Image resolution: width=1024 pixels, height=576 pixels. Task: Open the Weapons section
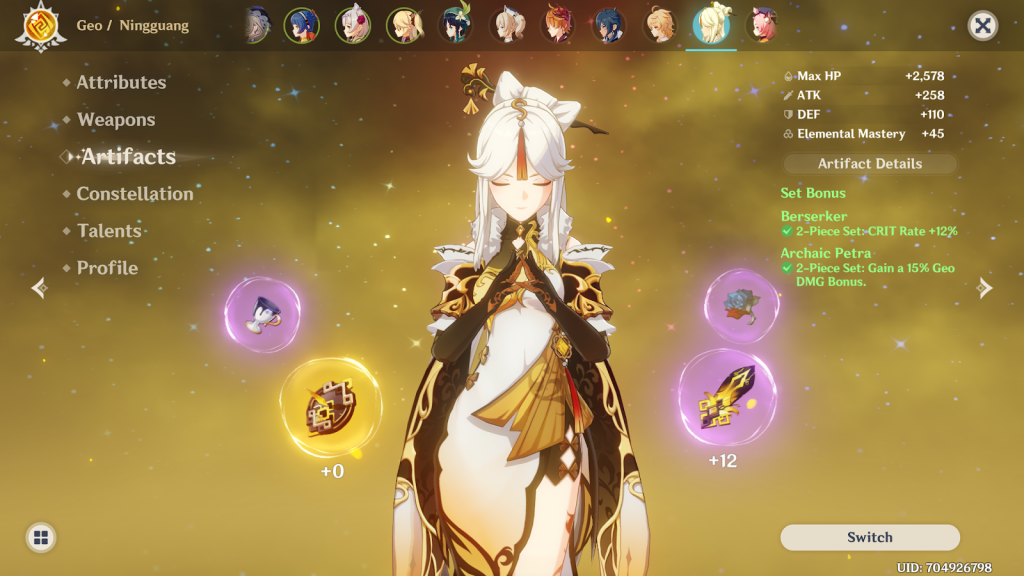(116, 119)
